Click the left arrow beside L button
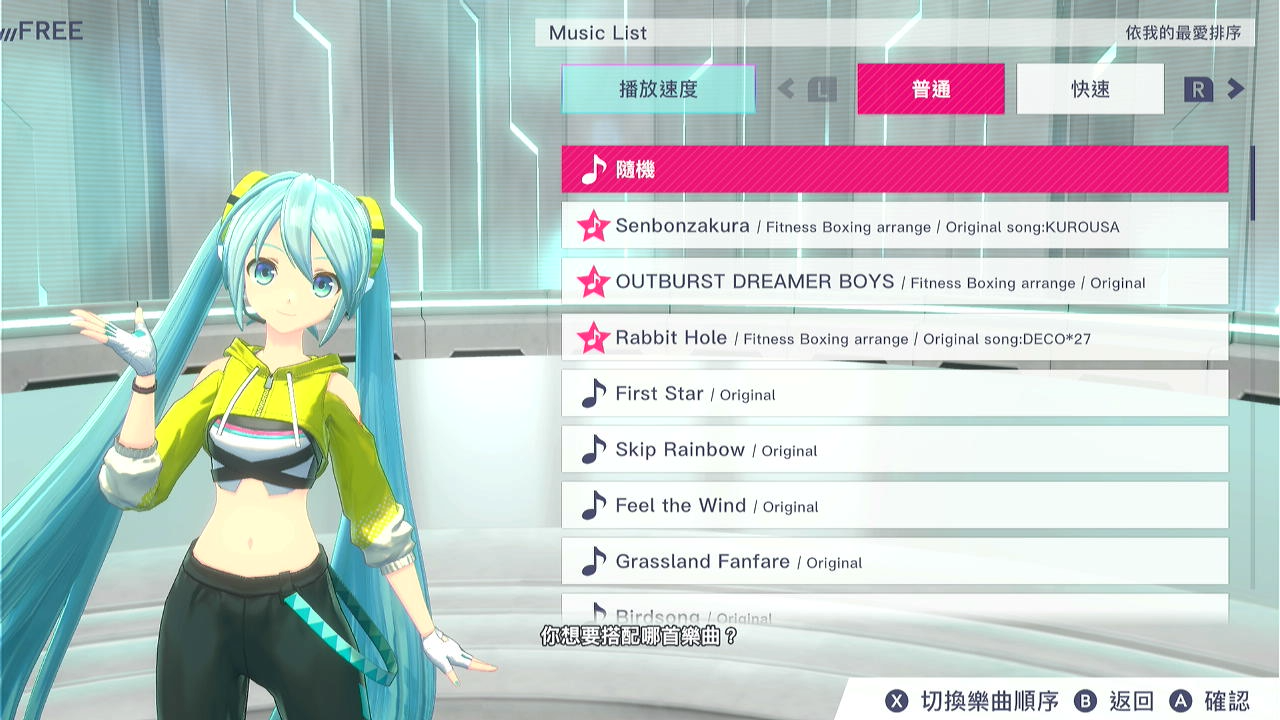The image size is (1280, 720). coord(785,89)
